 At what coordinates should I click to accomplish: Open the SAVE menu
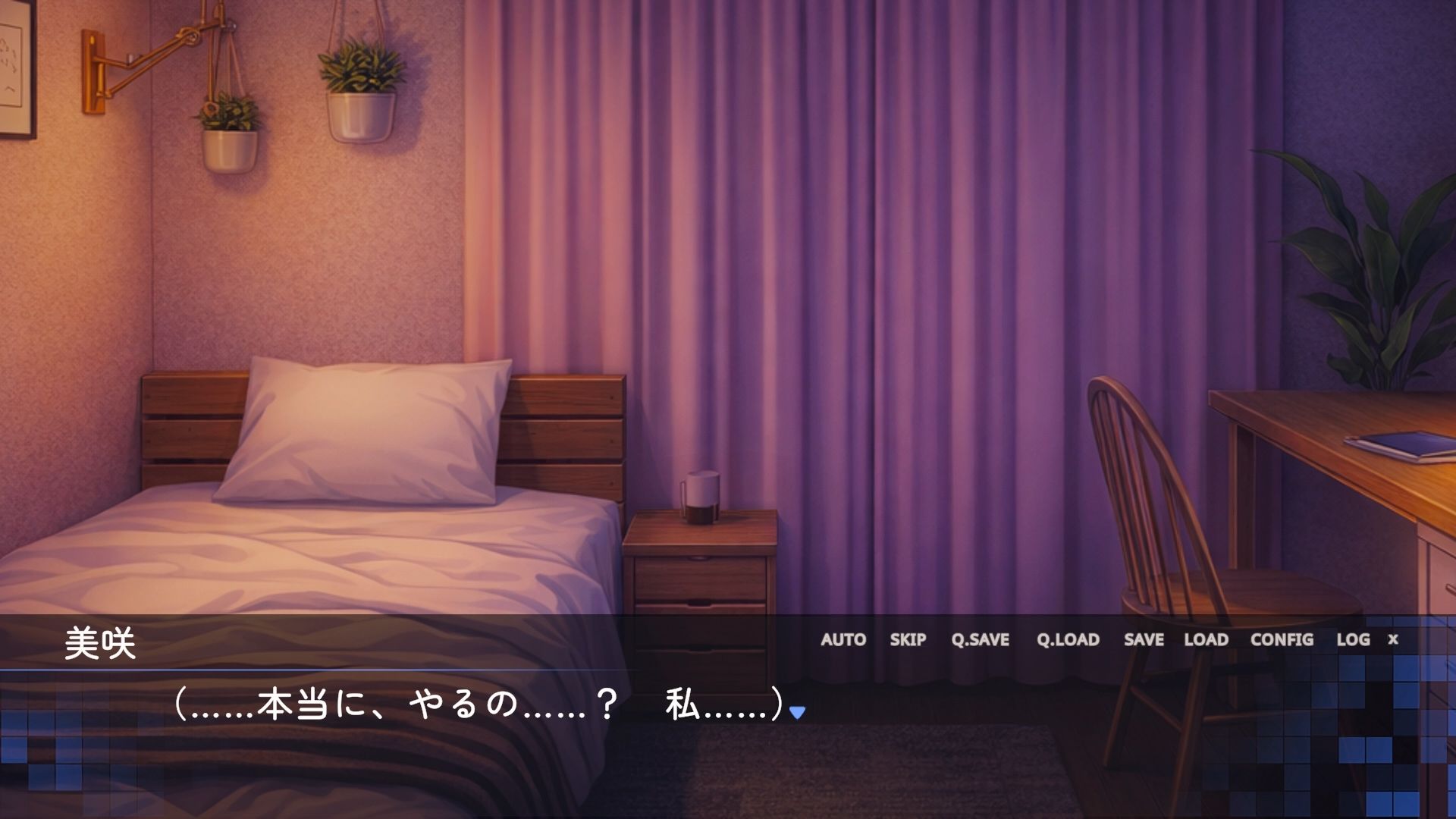pyautogui.click(x=1144, y=639)
